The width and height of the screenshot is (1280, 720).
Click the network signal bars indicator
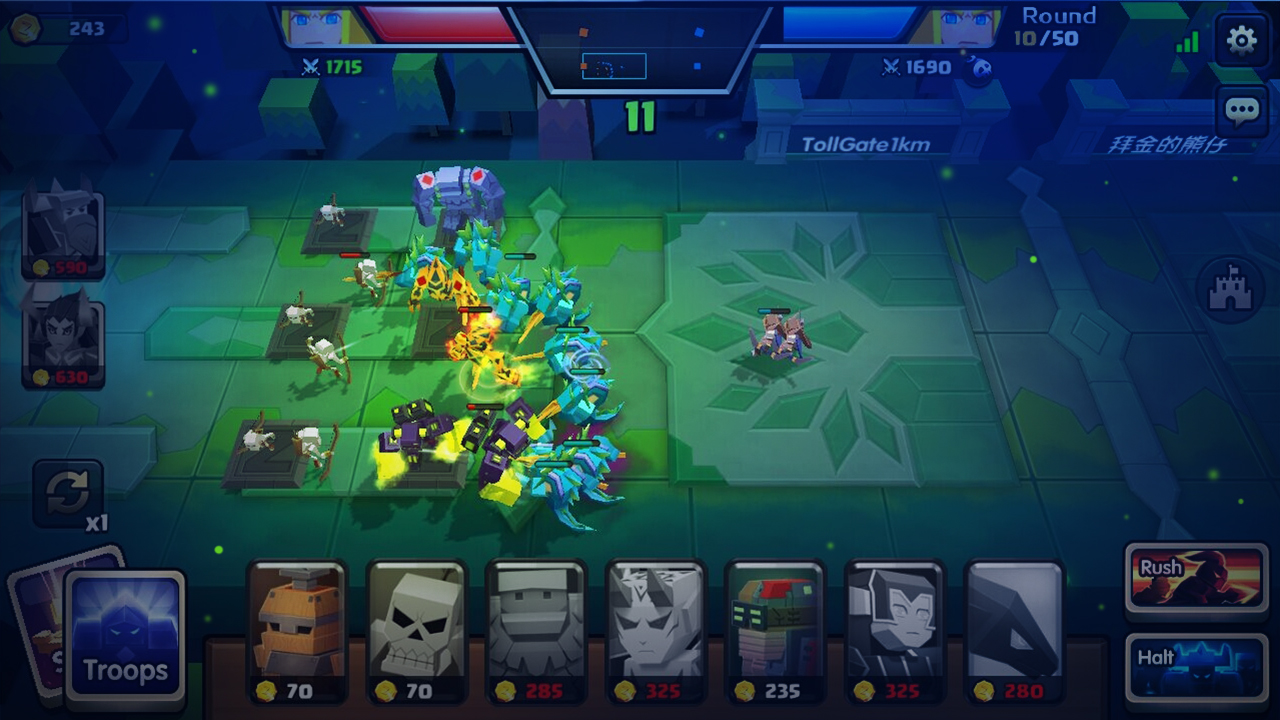pyautogui.click(x=1188, y=42)
